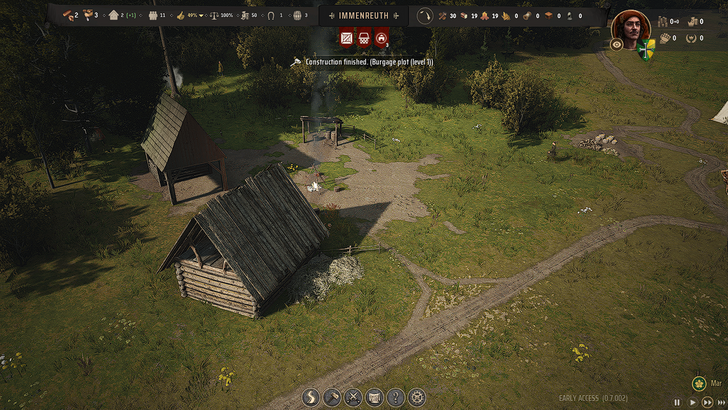Image resolution: width=728 pixels, height=410 pixels.
Task: Select the Immenreuth settlement name
Action: (364, 15)
